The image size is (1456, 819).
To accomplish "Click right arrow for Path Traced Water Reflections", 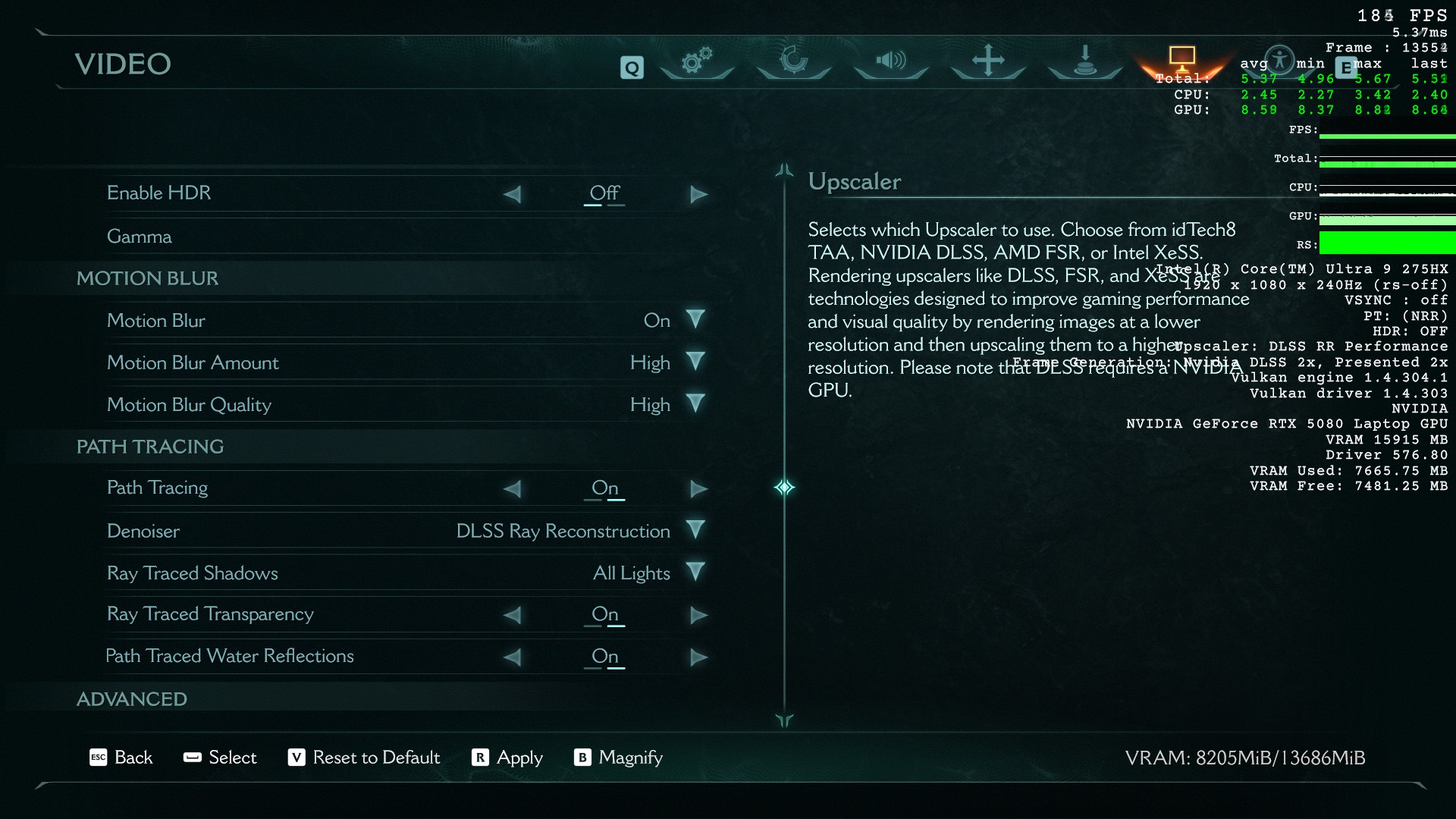I will pos(698,657).
